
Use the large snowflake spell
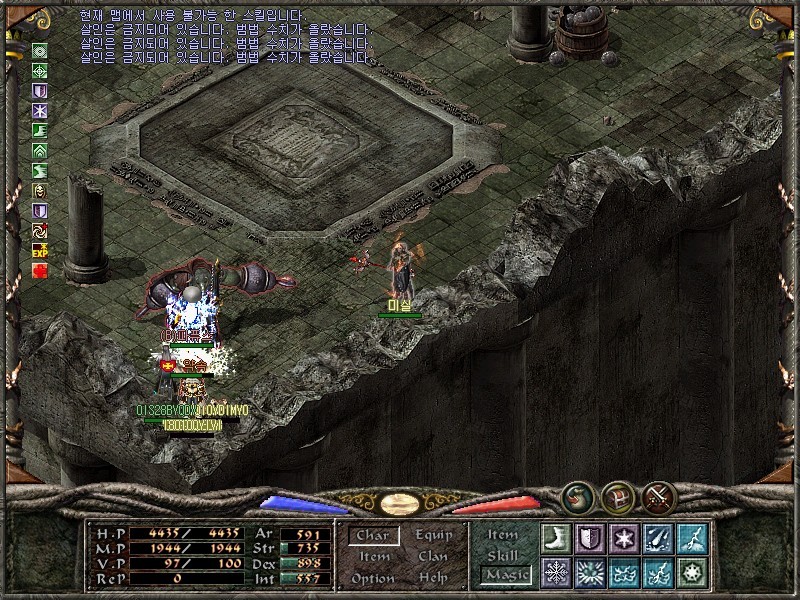[x=556, y=572]
